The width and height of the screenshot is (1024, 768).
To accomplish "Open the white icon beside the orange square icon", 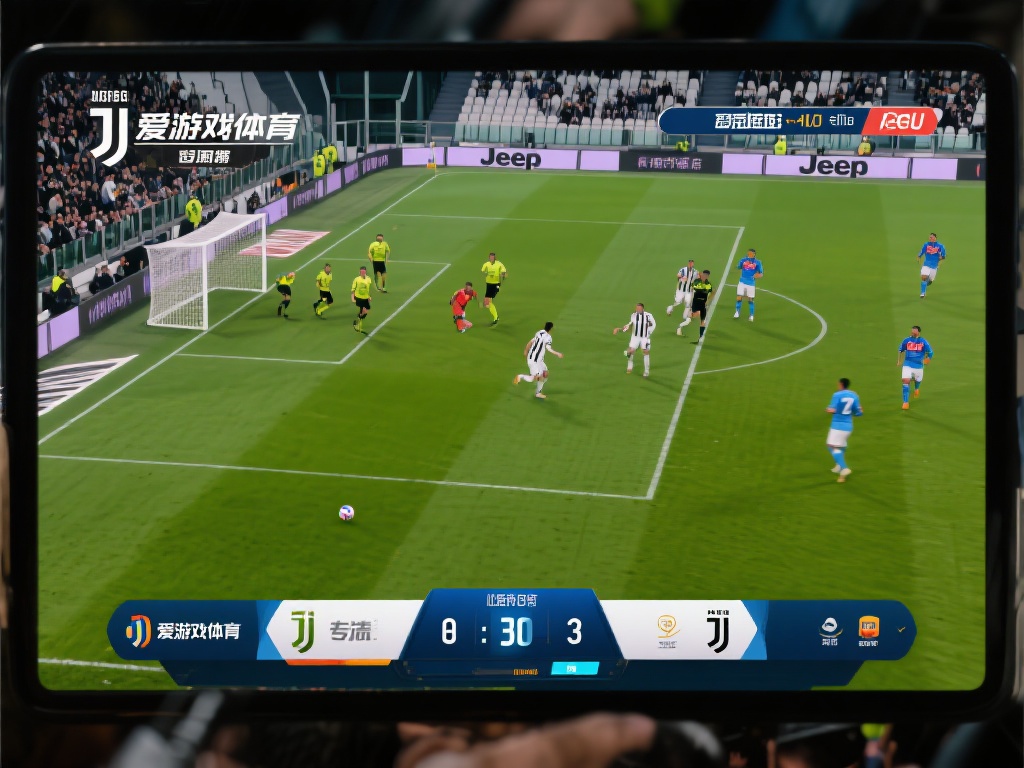I will pos(830,630).
